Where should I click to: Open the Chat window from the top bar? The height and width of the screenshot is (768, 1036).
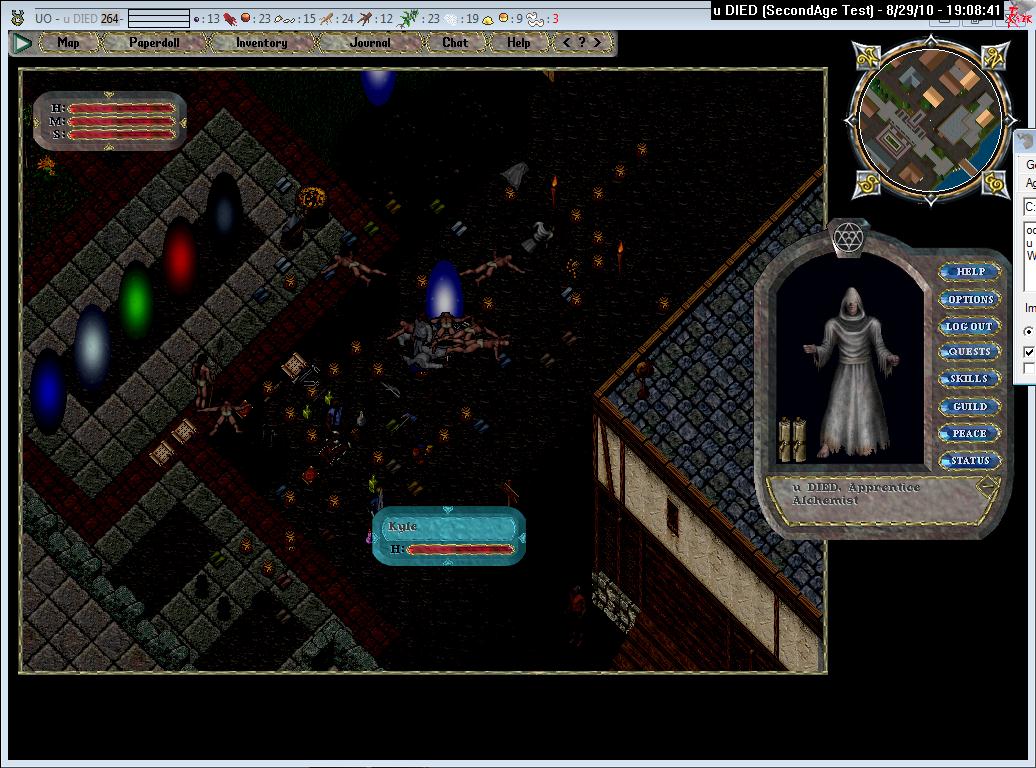tap(455, 43)
